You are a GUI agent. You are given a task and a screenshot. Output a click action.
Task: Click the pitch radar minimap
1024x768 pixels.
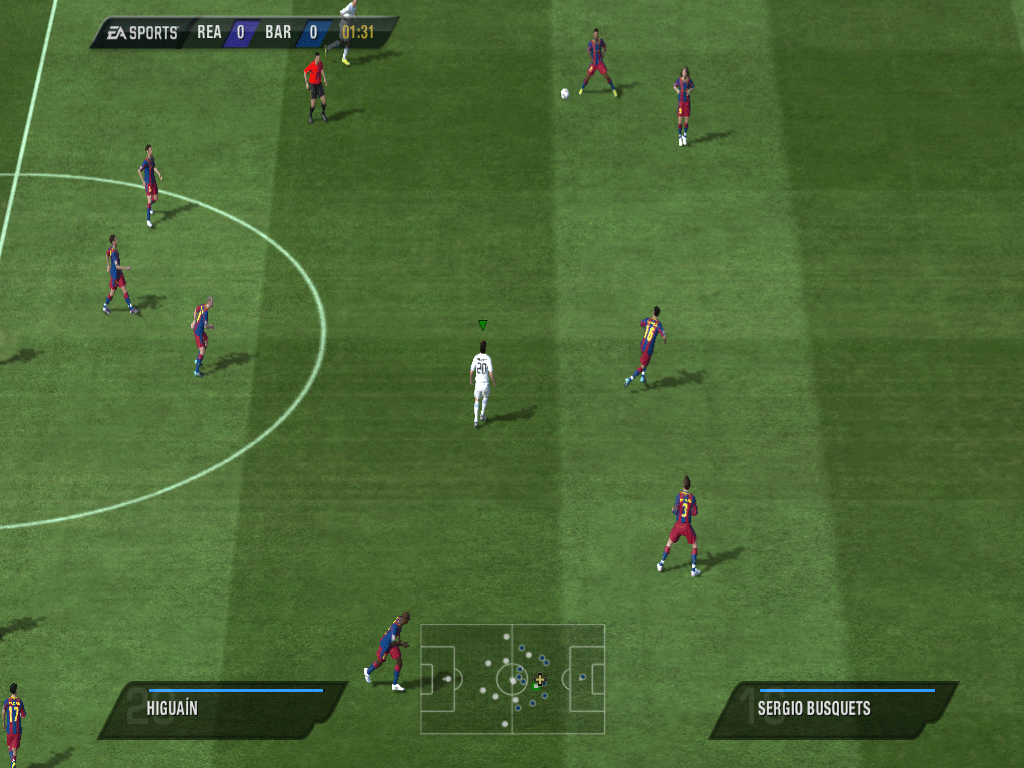(x=512, y=679)
